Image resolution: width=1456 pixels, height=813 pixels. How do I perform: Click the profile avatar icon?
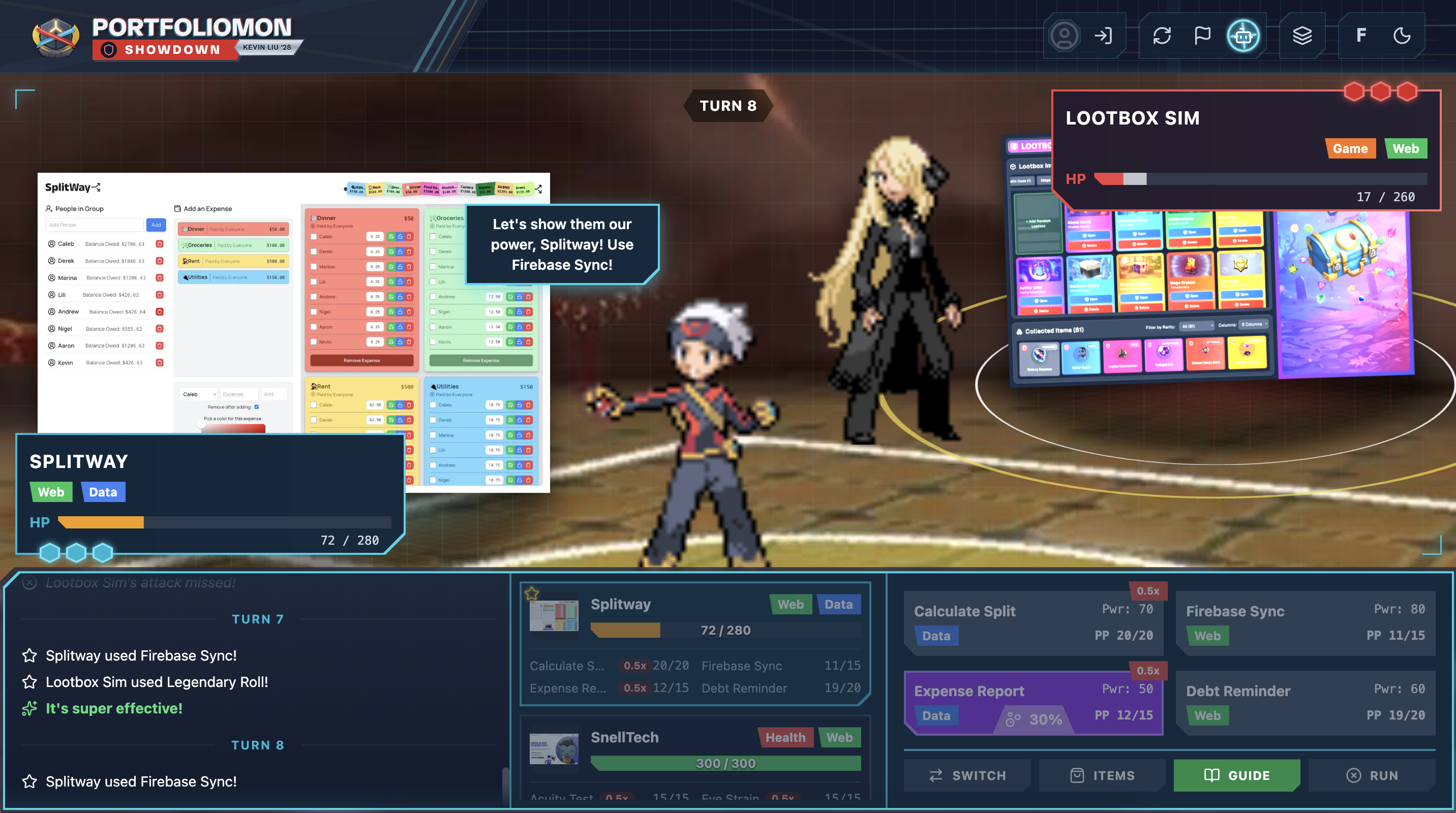click(x=1065, y=36)
